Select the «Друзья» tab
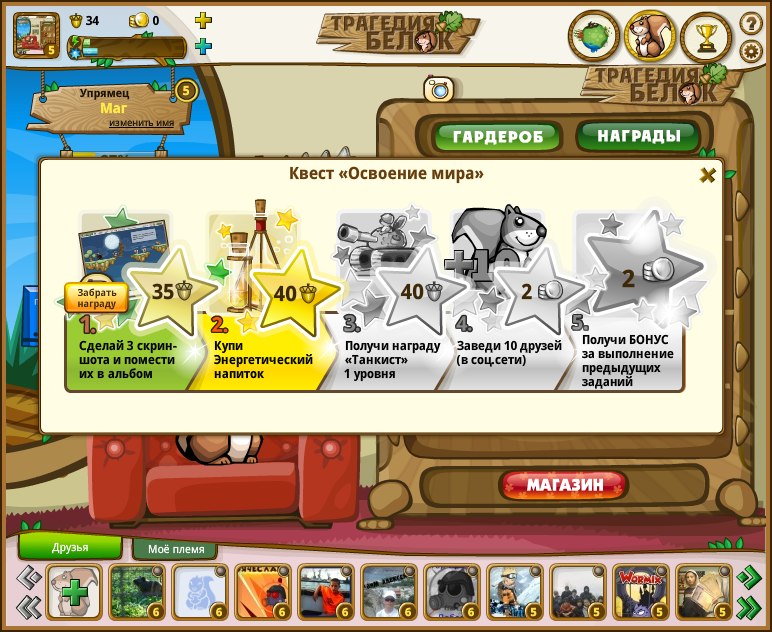 70,547
